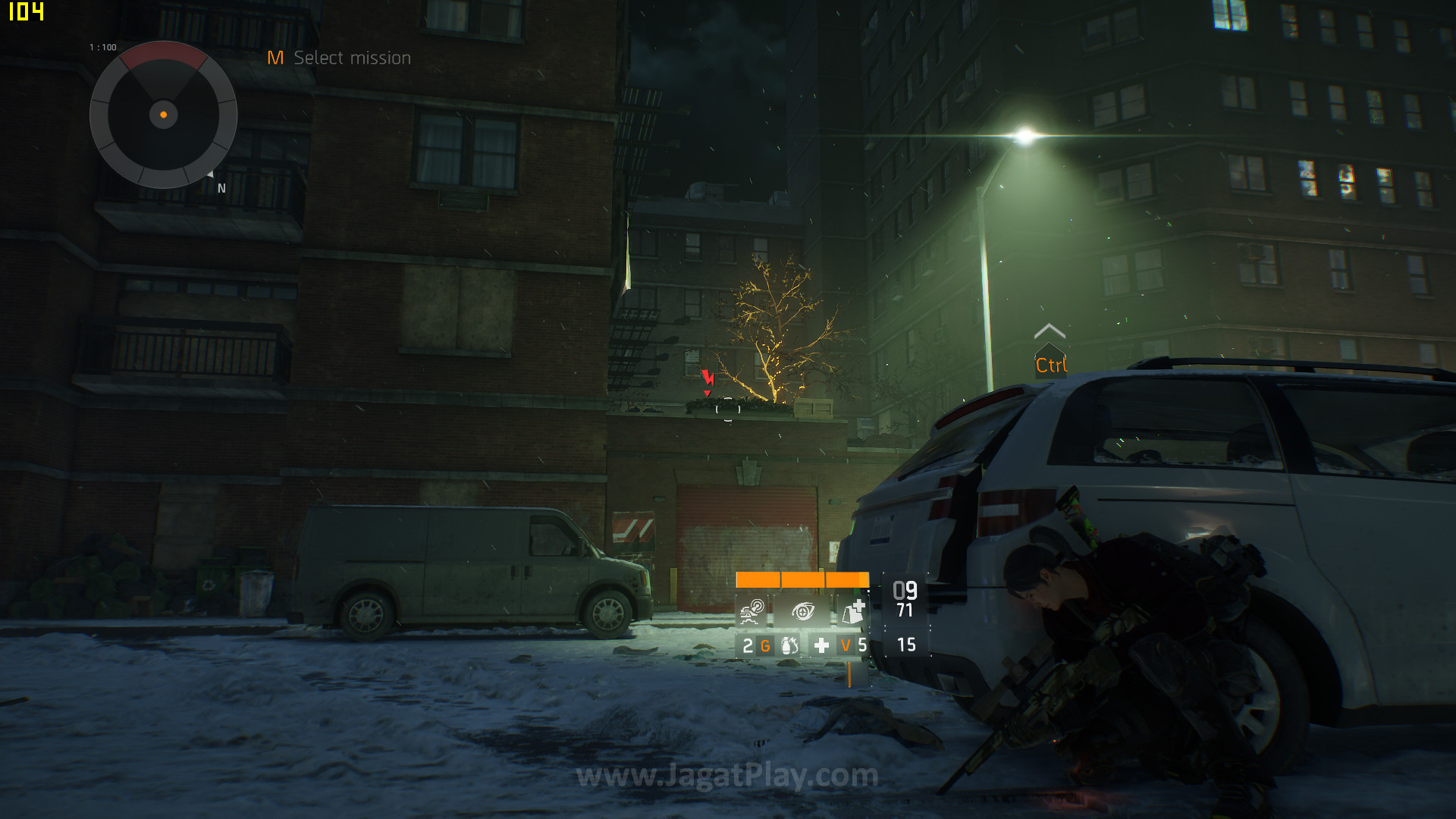The width and height of the screenshot is (1456, 819).
Task: Select the incendiary grenade slot
Action: (789, 645)
